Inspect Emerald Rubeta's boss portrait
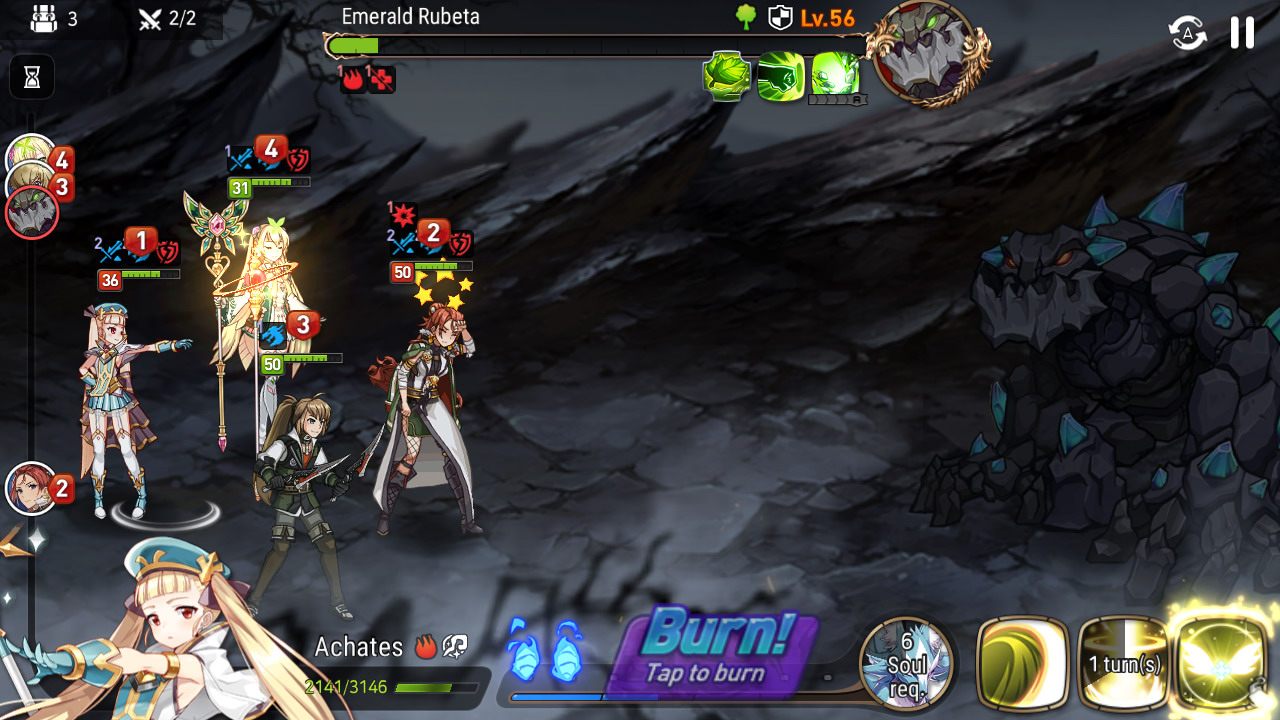This screenshot has width=1280, height=720. (928, 52)
